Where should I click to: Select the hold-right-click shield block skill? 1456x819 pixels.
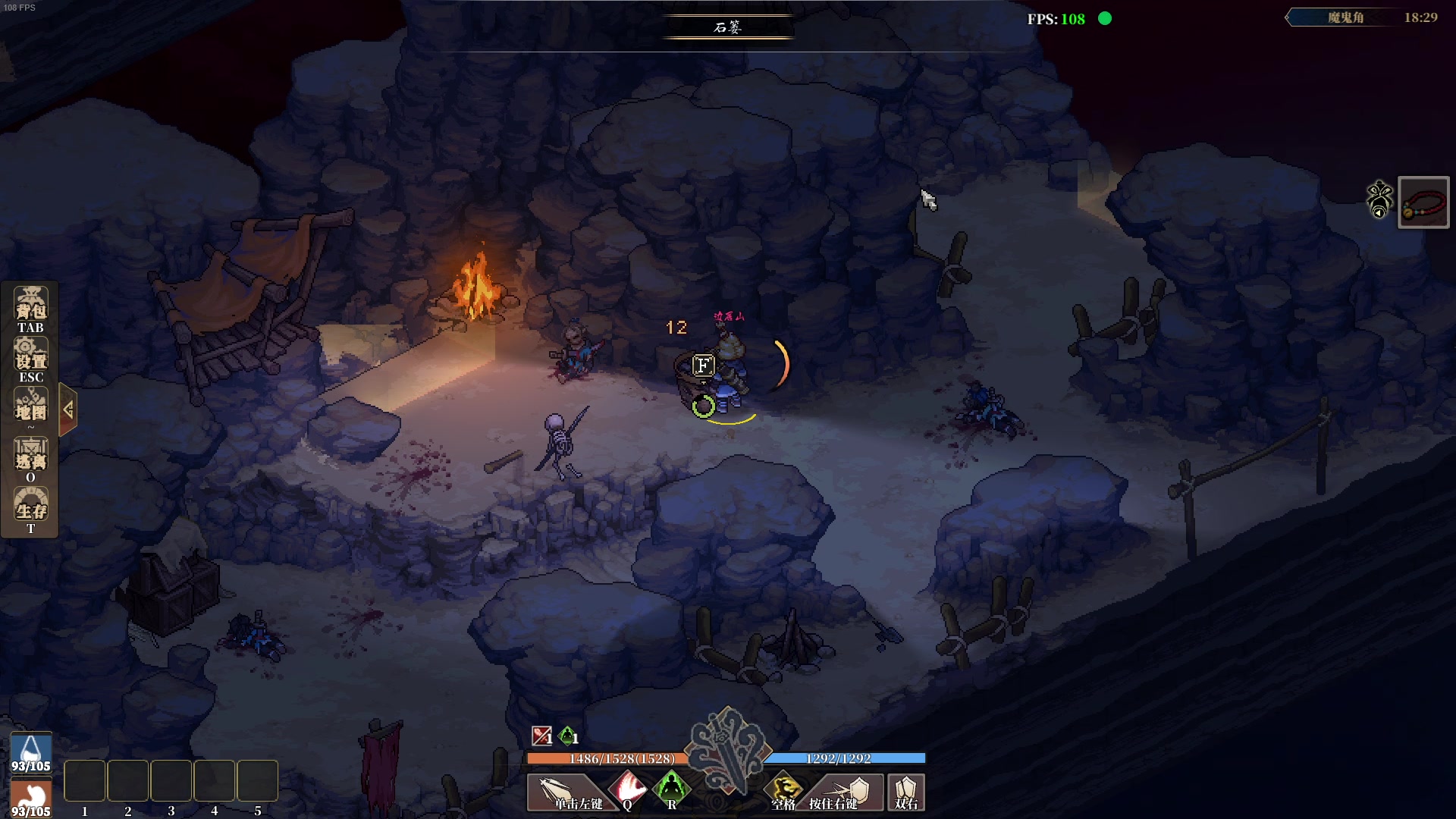pos(843,792)
